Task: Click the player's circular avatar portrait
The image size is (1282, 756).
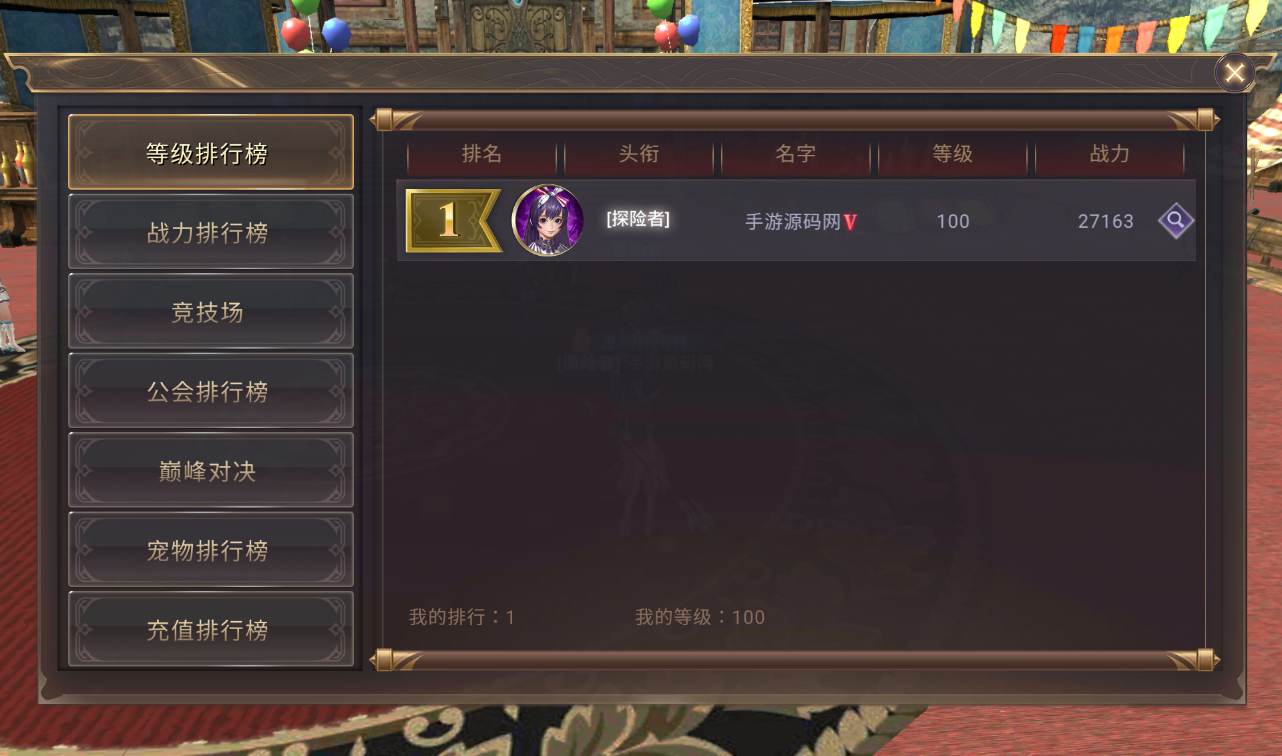Action: pos(547,222)
